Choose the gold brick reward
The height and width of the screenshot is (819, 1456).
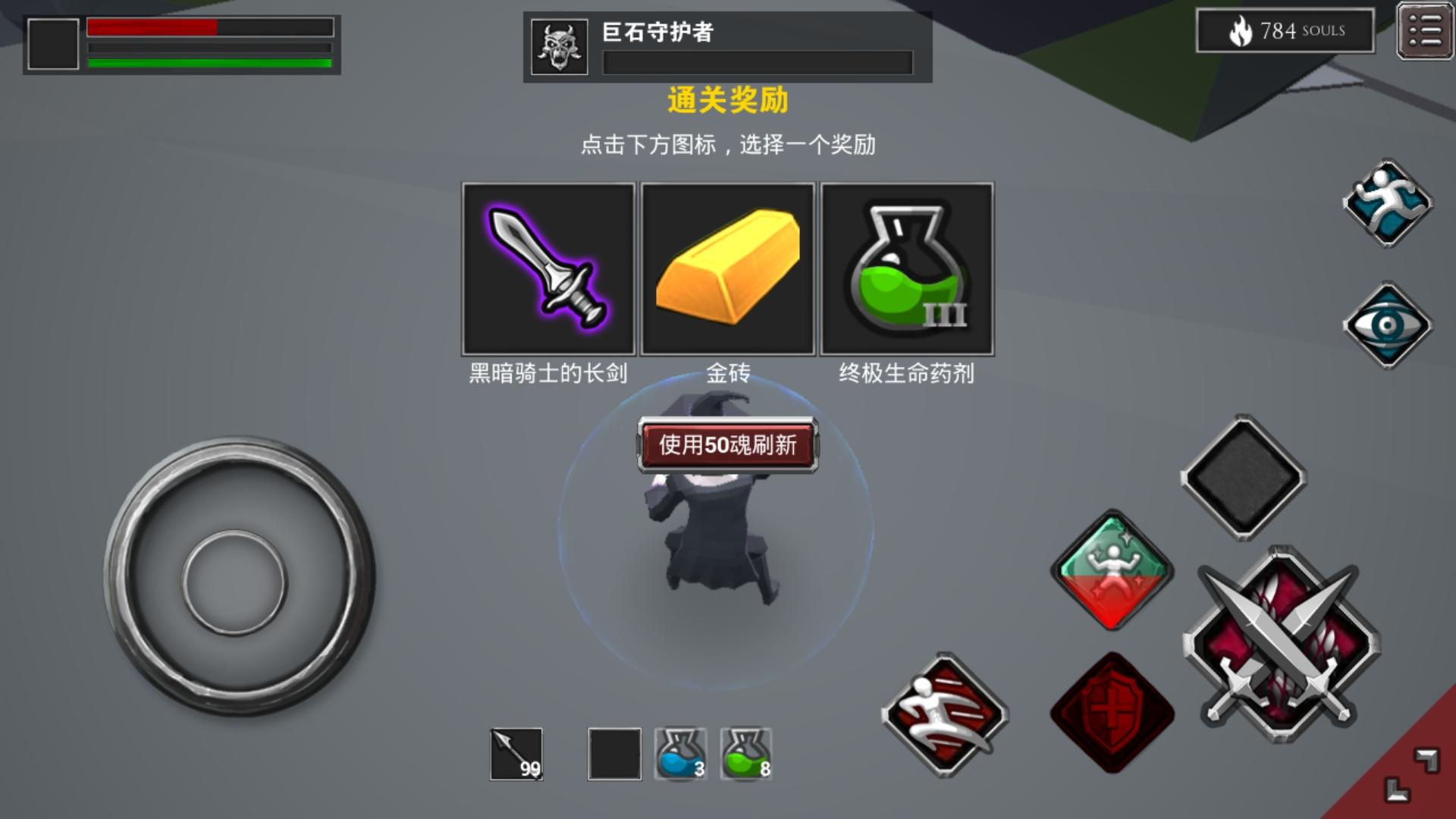point(727,268)
